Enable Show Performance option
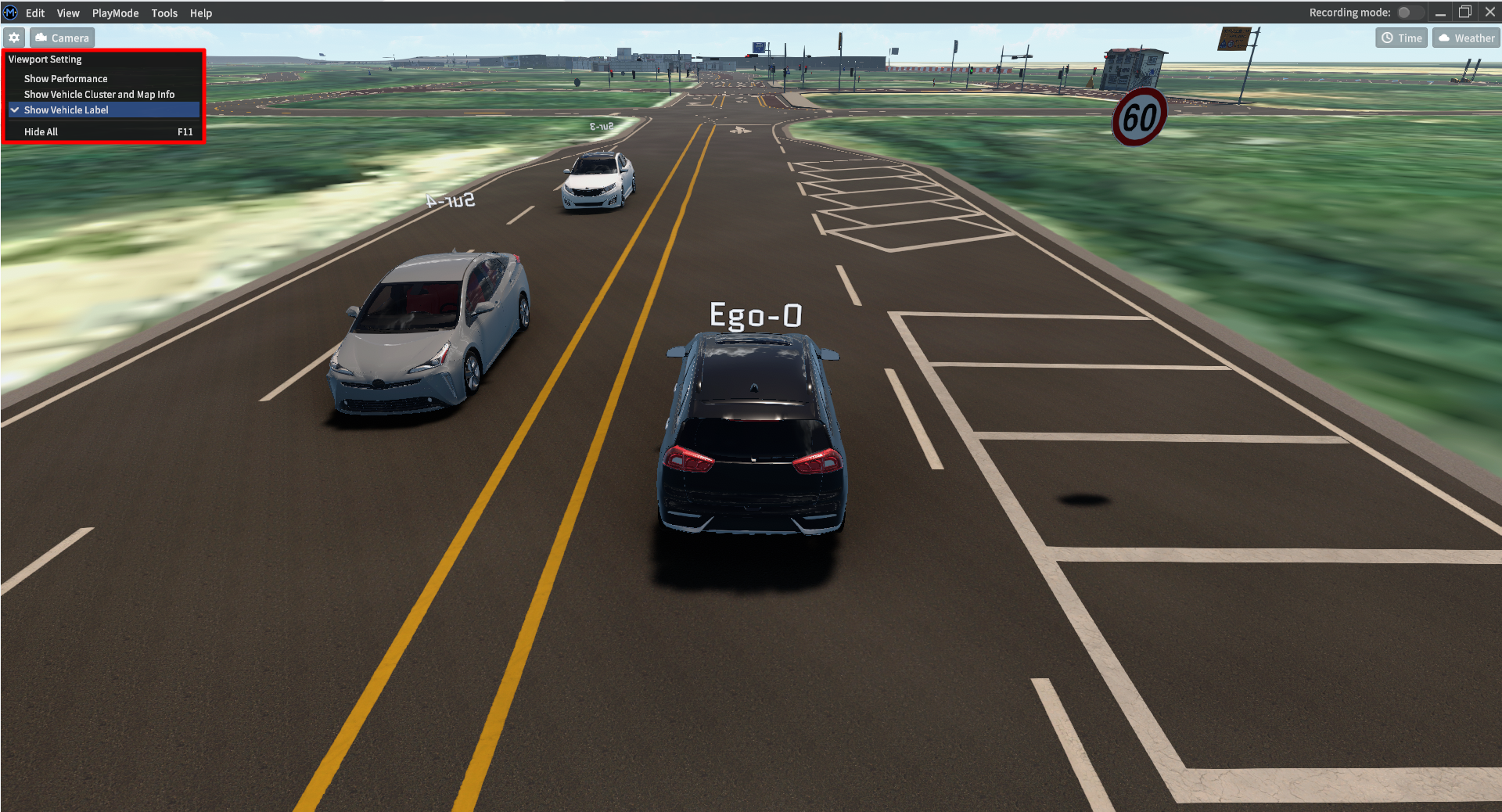Viewport: 1502px width, 812px height. pyautogui.click(x=66, y=78)
